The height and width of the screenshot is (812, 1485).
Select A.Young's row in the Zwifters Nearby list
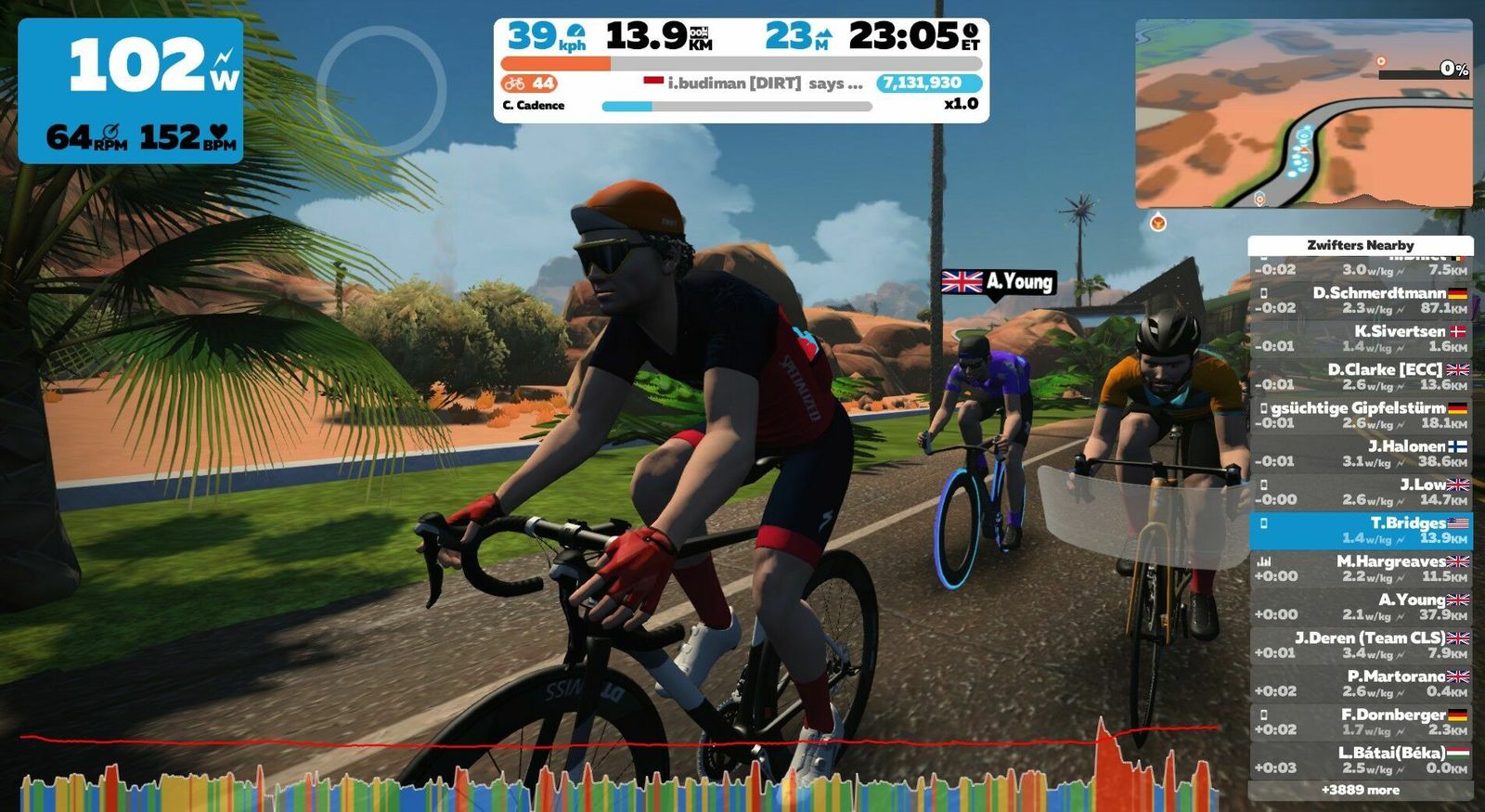click(1361, 607)
